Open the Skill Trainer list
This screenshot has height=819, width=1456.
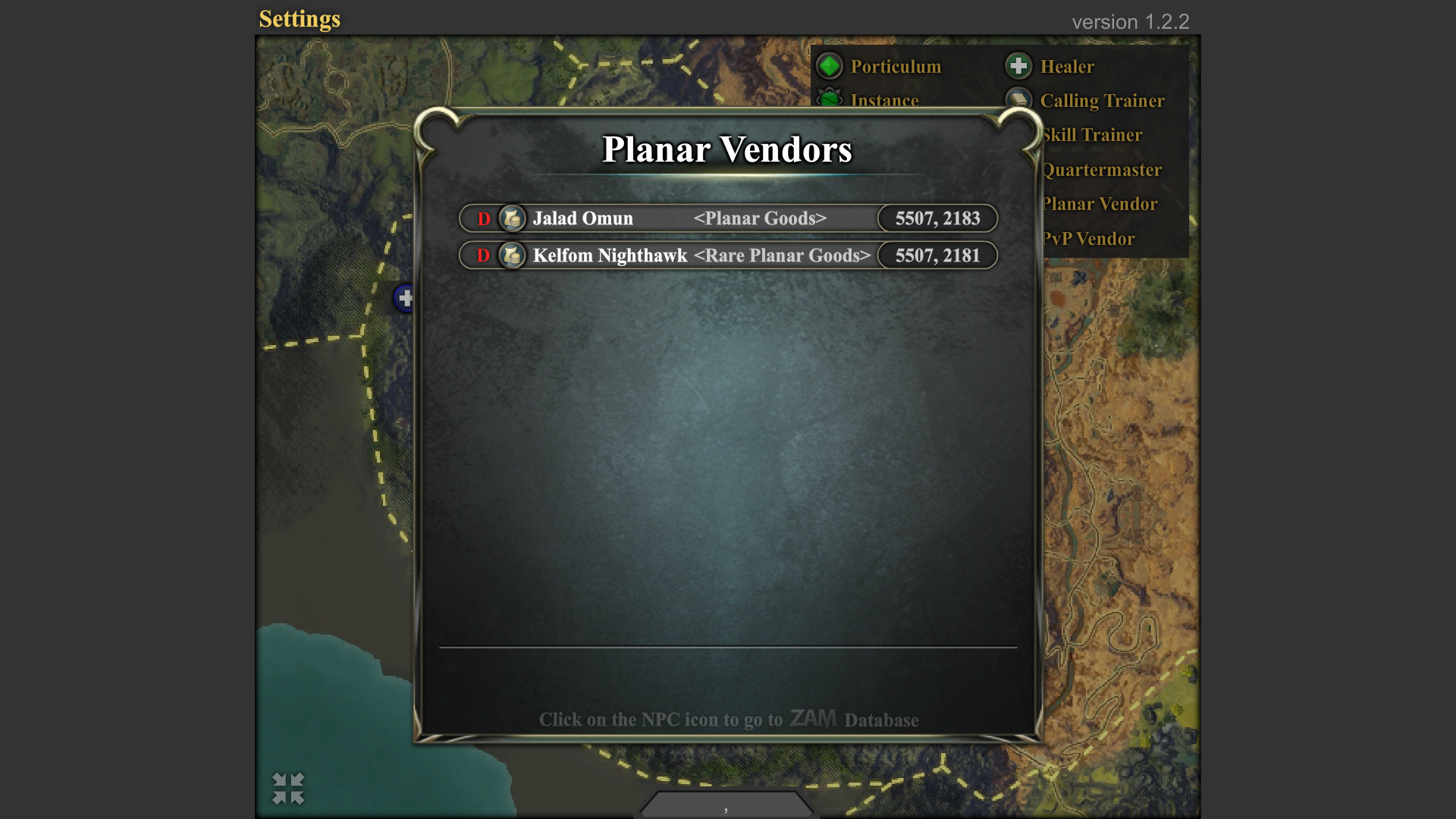pos(1092,135)
